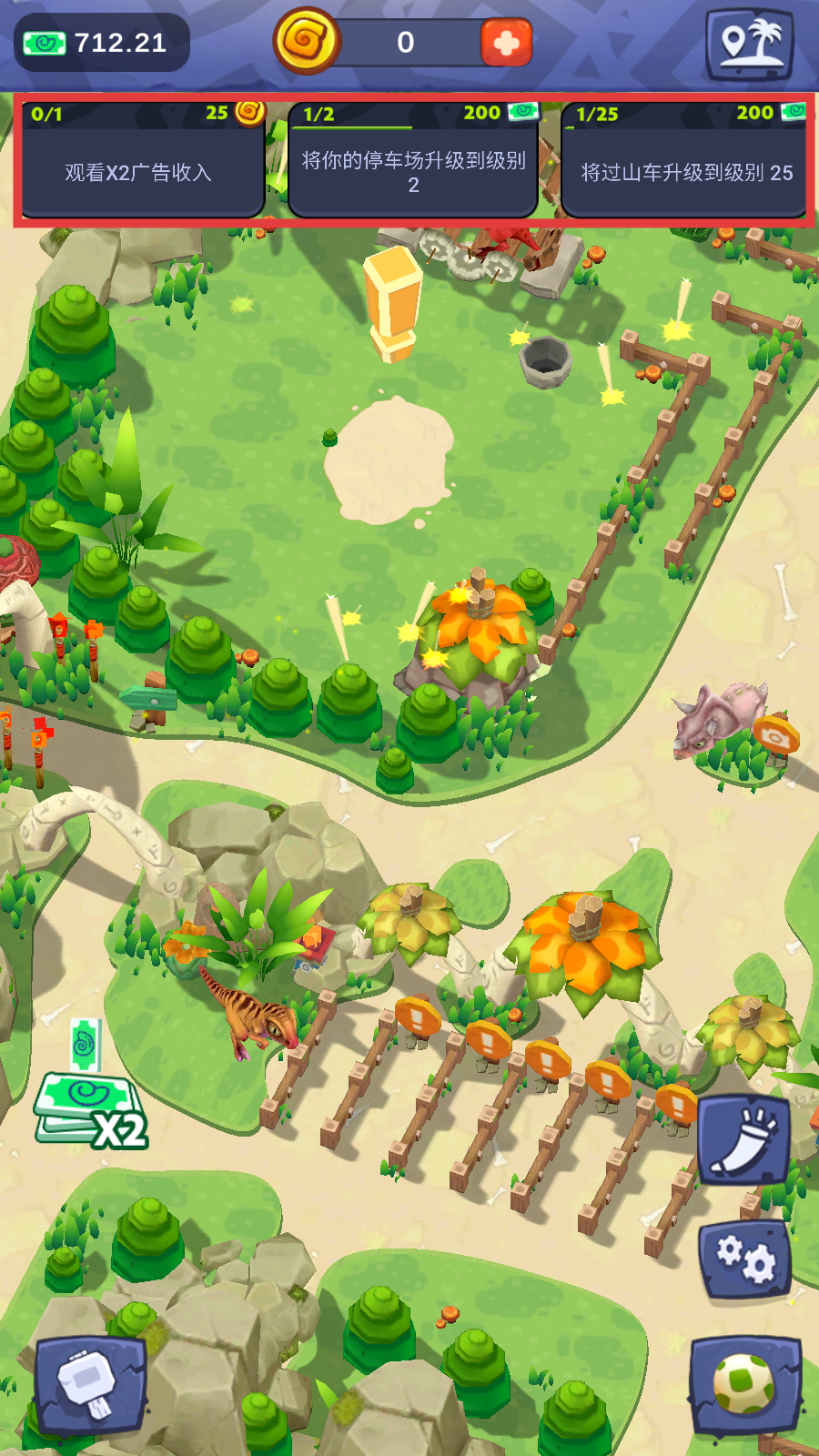Add gold coins with the plus button

(506, 43)
